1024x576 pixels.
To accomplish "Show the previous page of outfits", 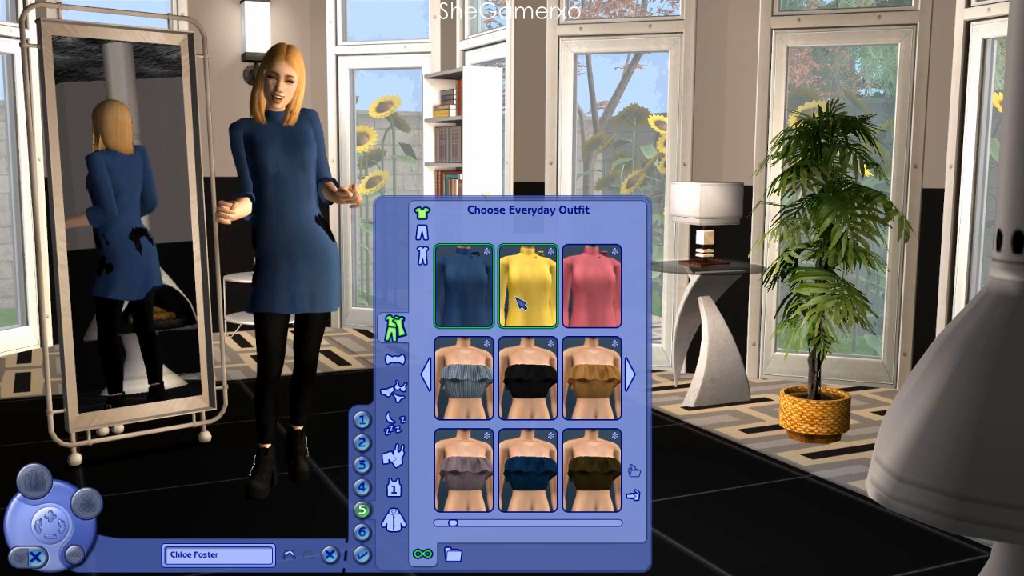I will 426,375.
